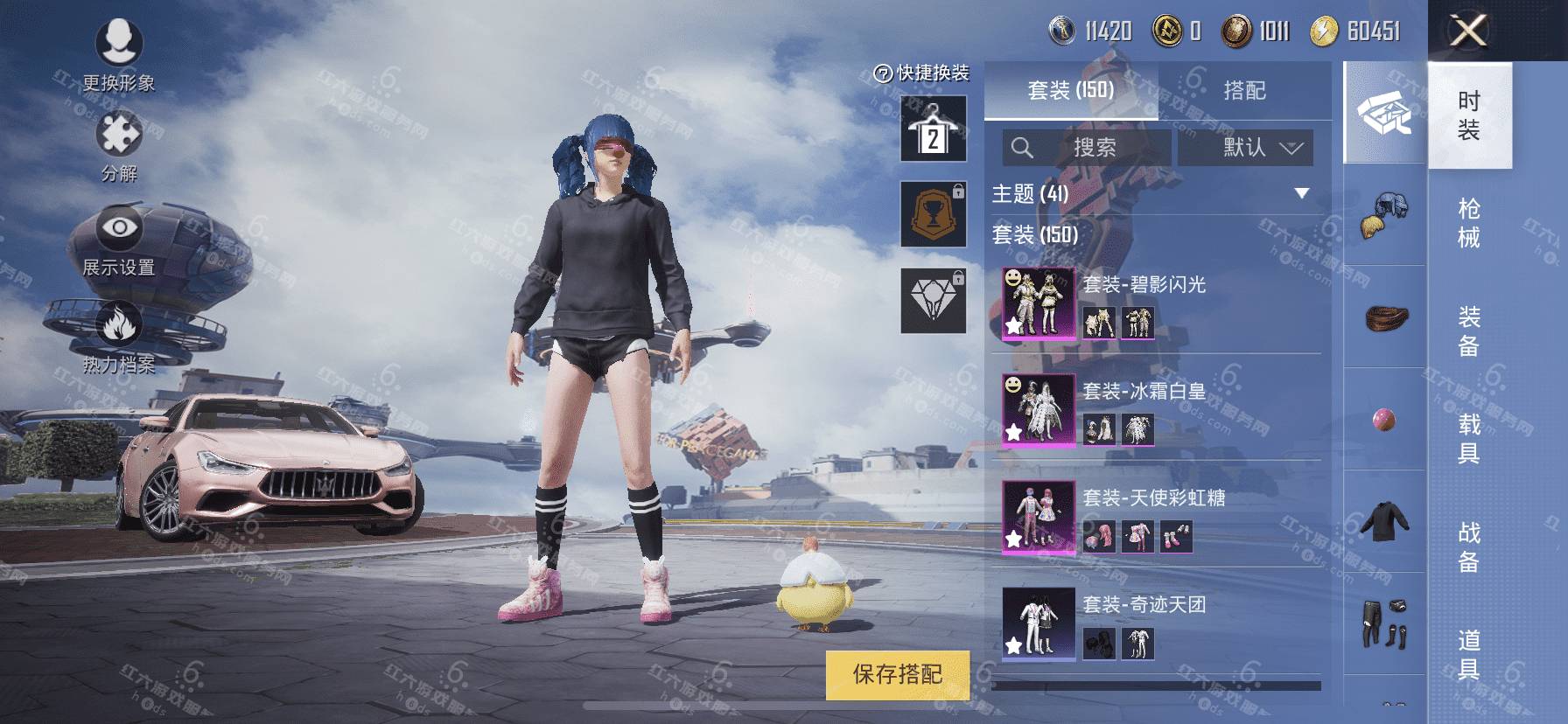
Task: Open the 默认 sort dropdown
Action: [1245, 148]
